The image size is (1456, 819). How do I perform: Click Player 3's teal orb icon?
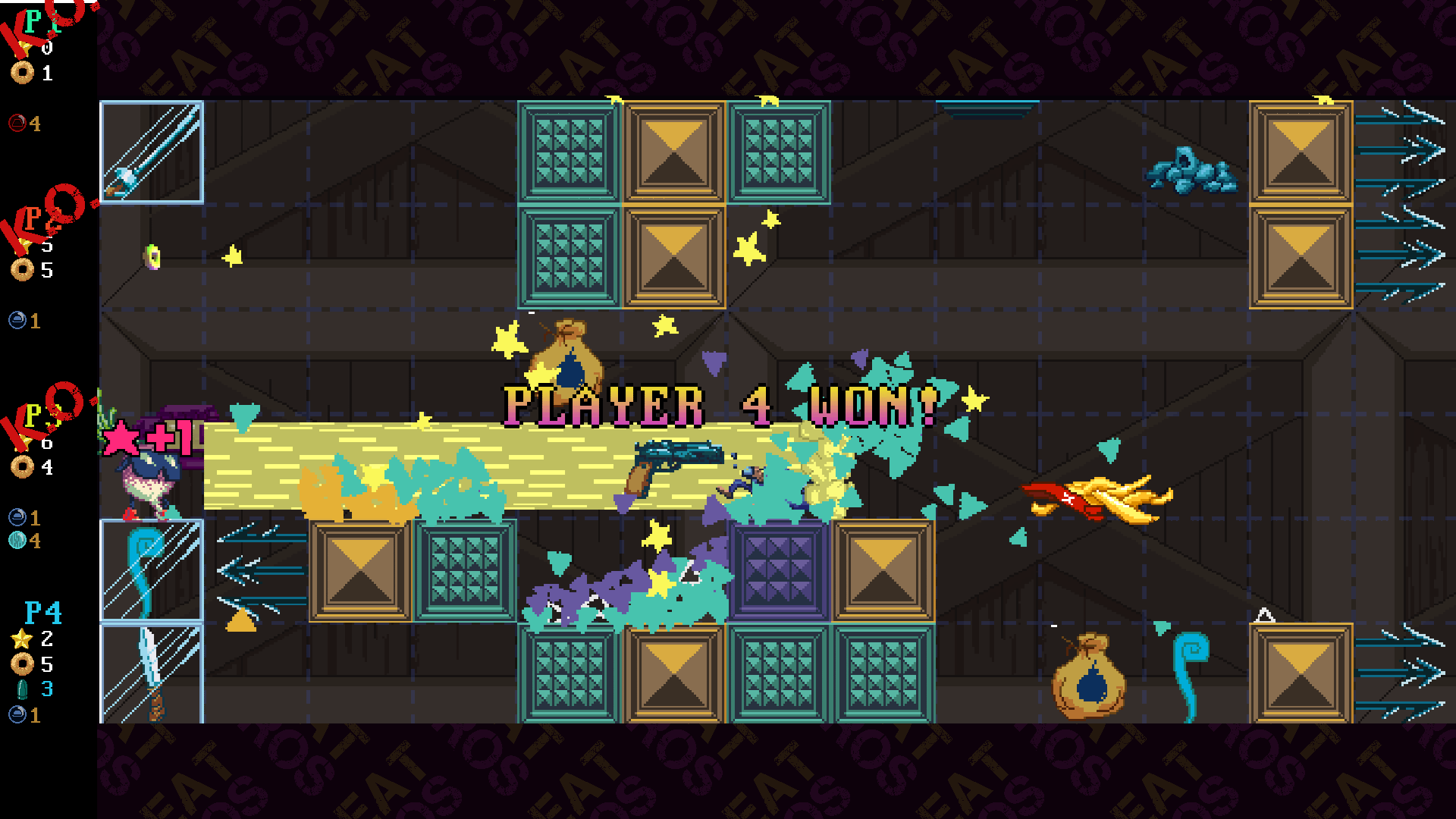17,541
